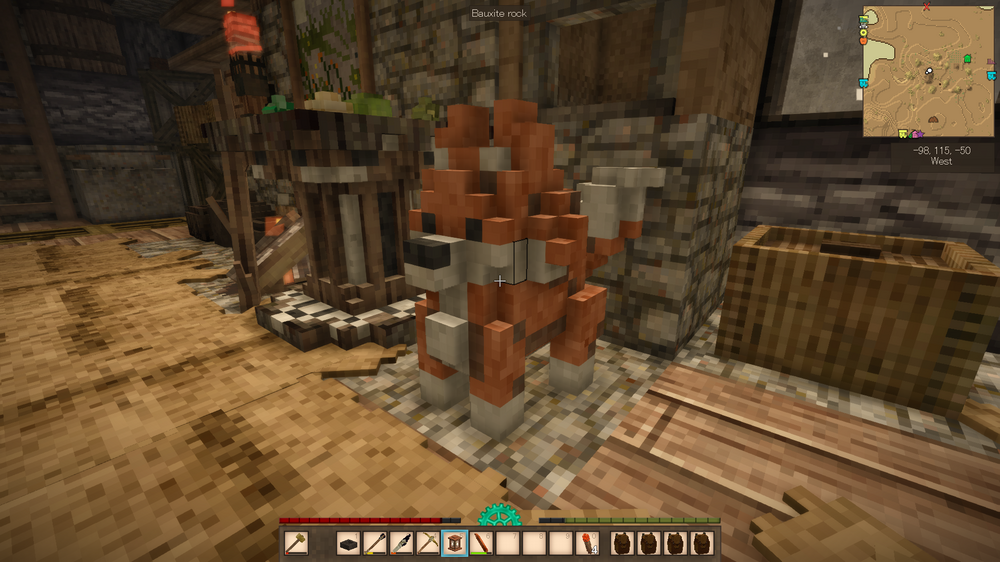Select the dark block in hotbar slot 1
1000x562 pixels.
click(349, 543)
